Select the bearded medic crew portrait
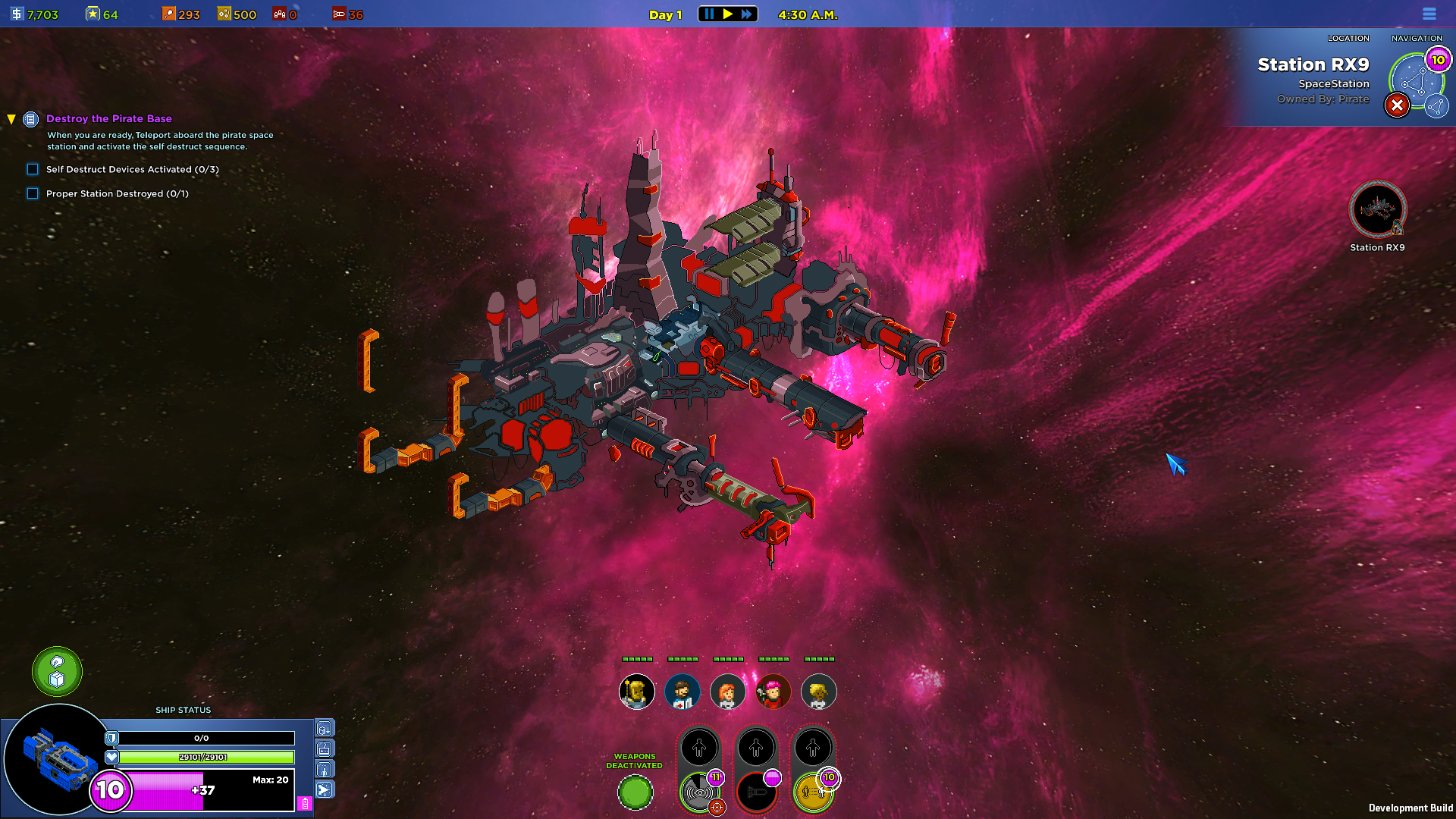Image resolution: width=1456 pixels, height=819 pixels. pos(682,692)
